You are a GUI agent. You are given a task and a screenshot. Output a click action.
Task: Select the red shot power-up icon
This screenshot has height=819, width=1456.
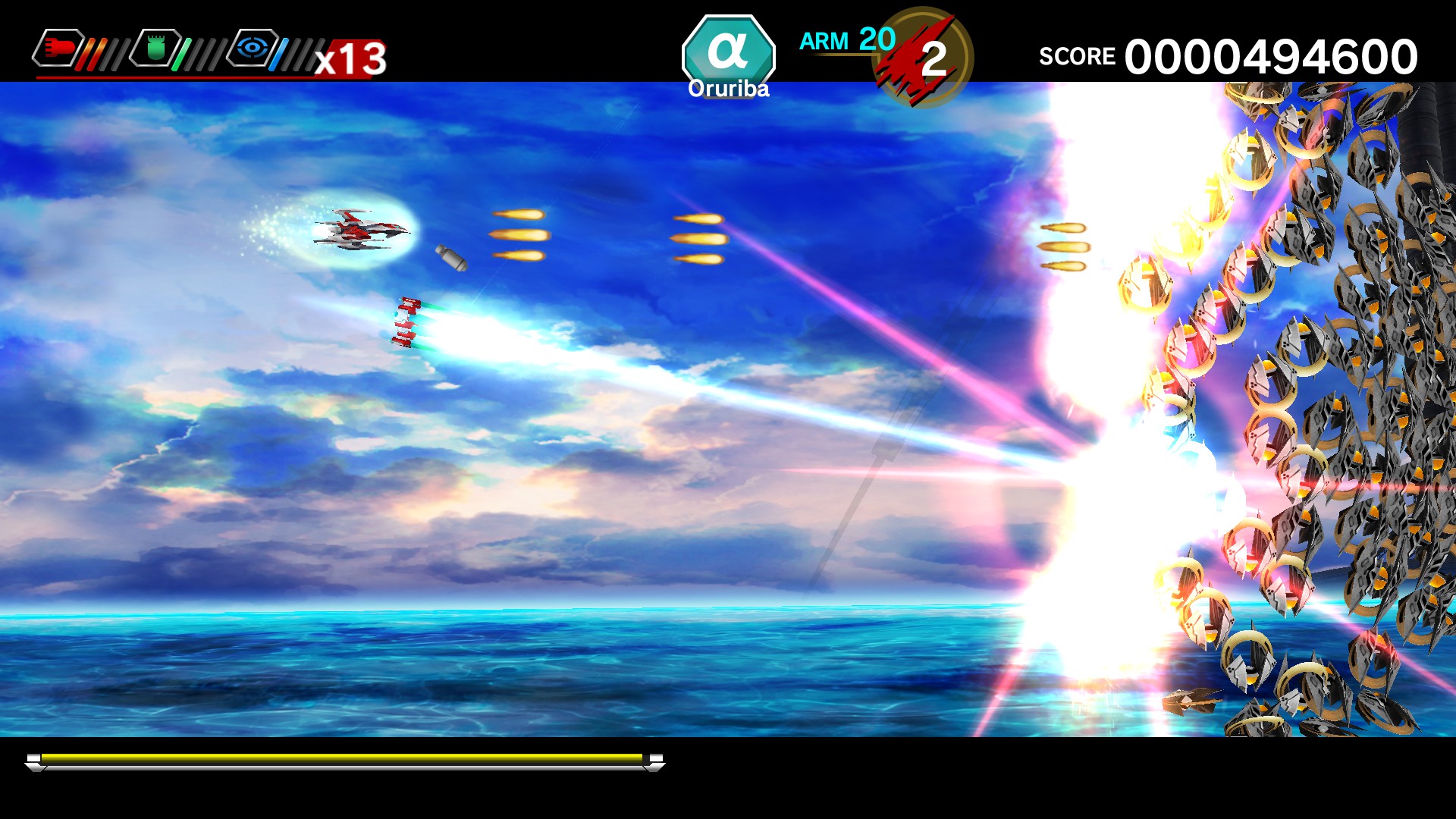tap(59, 47)
